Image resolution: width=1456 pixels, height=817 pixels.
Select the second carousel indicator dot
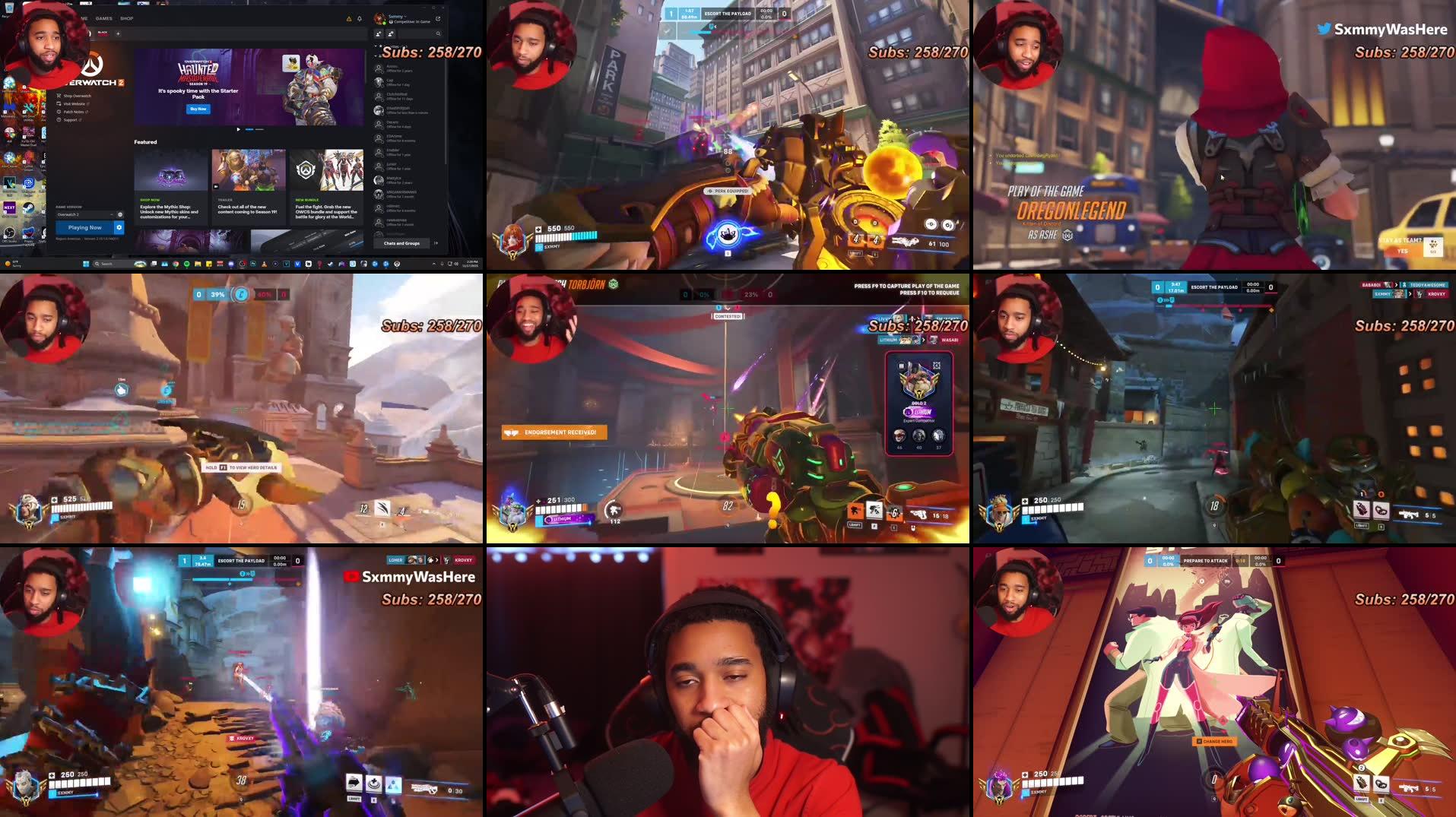[260, 129]
